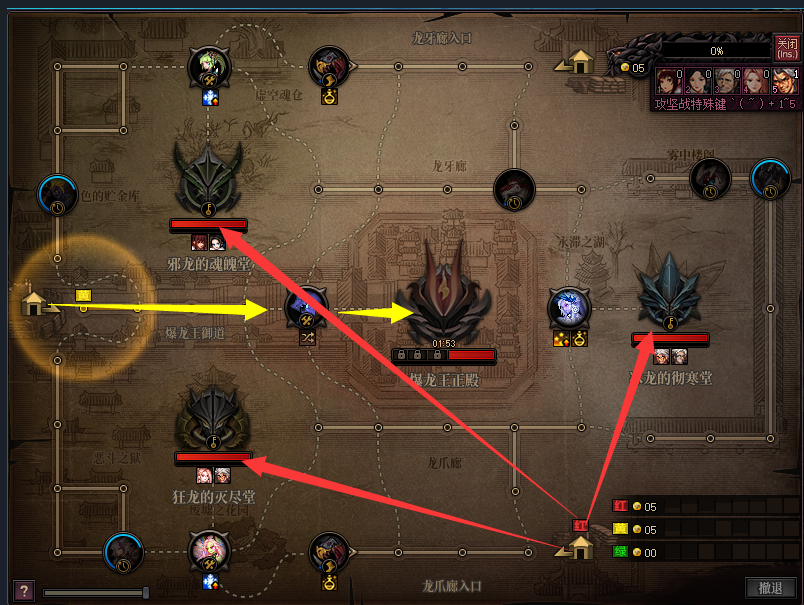Select the pink-haired character node at bottom
The image size is (804, 605).
[210, 551]
